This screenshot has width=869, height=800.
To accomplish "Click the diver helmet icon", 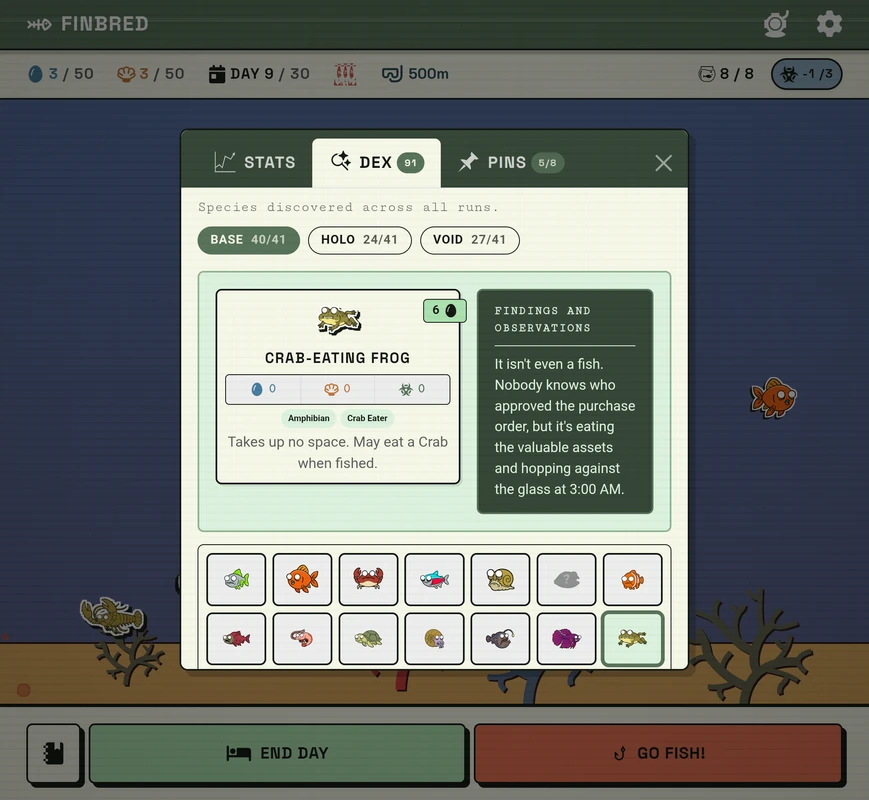I will pos(776,24).
